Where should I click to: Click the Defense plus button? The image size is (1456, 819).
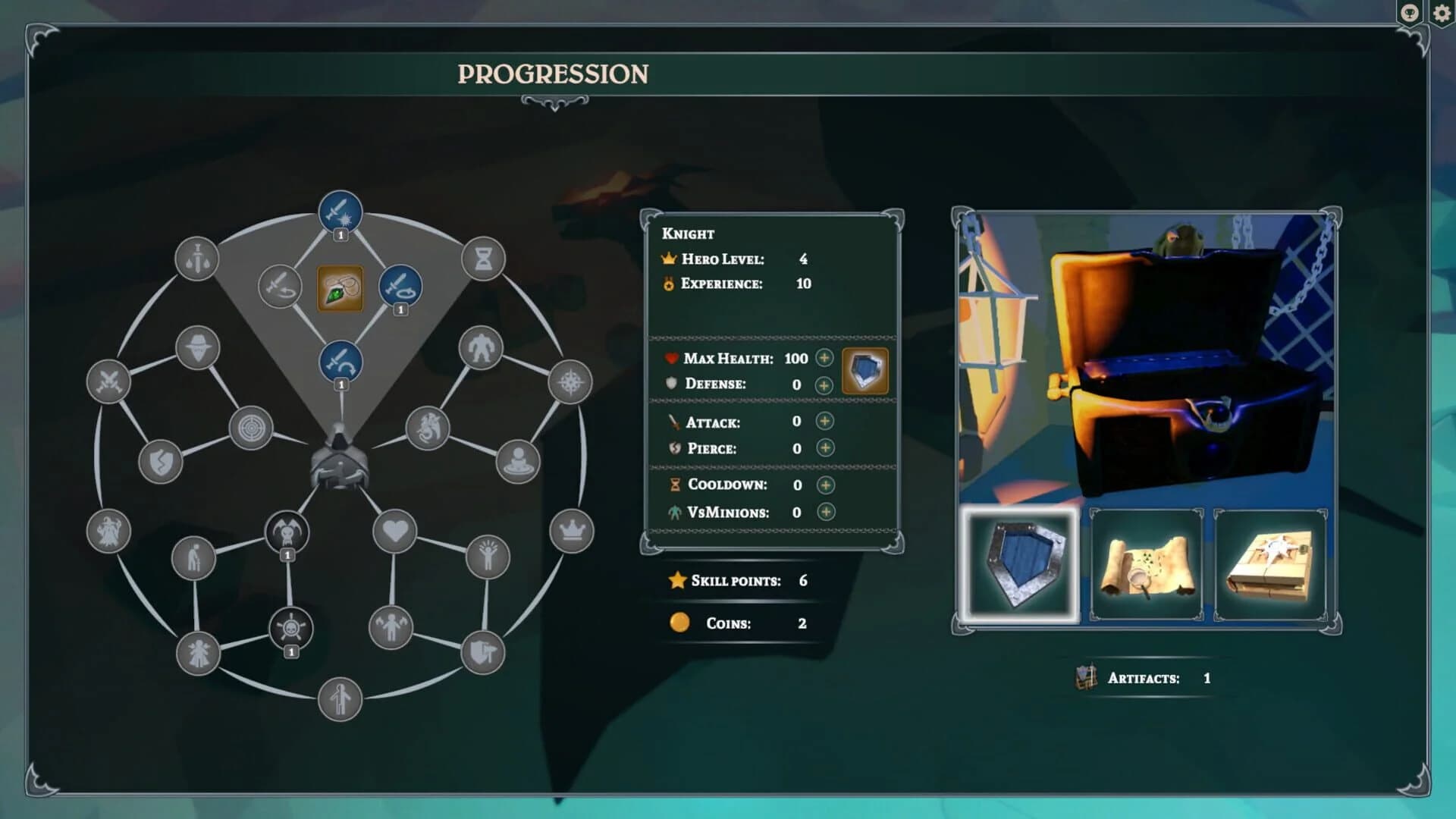click(x=825, y=384)
